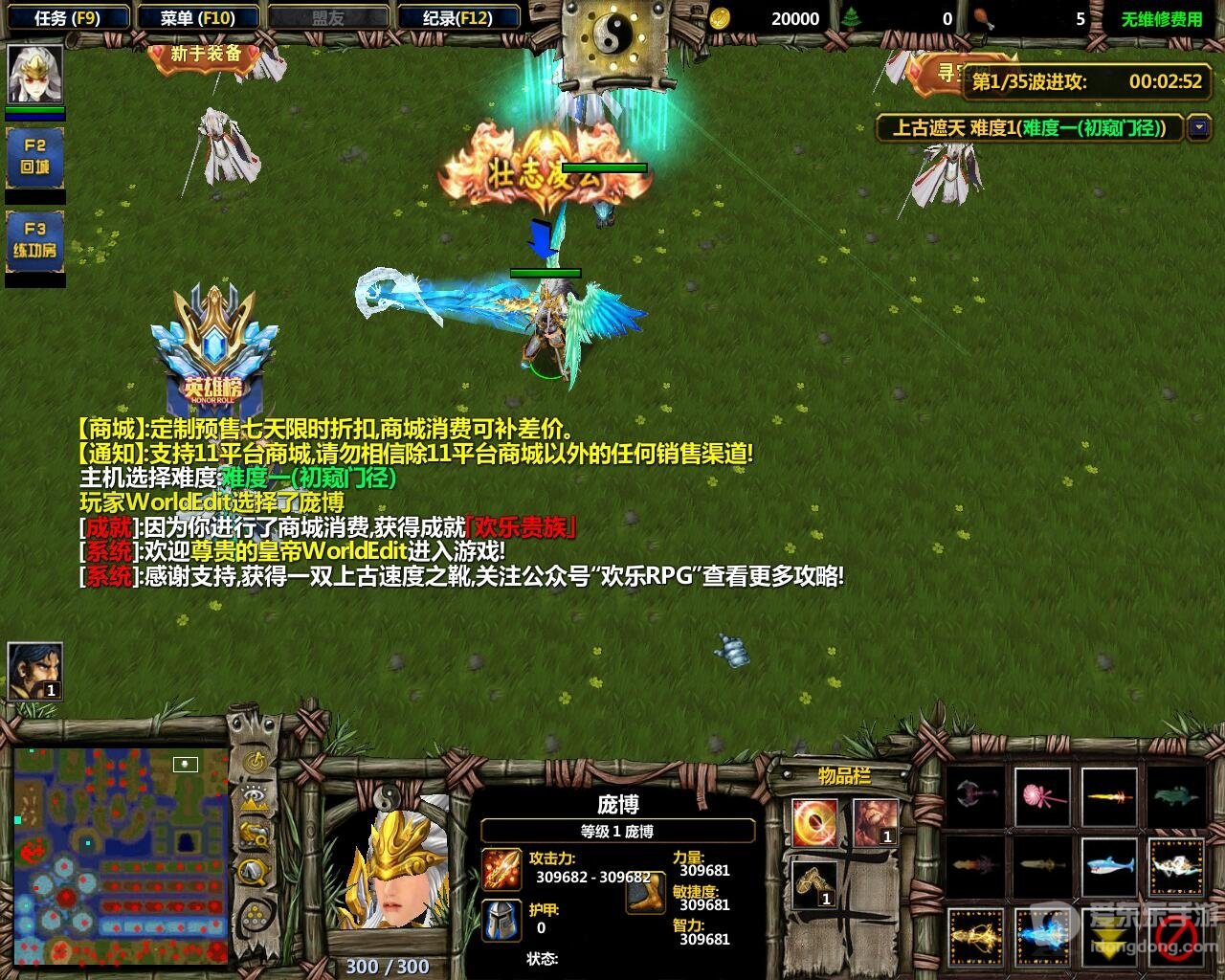Activate the blue flame skill icon
Image resolution: width=1225 pixels, height=980 pixels.
[x=1041, y=935]
